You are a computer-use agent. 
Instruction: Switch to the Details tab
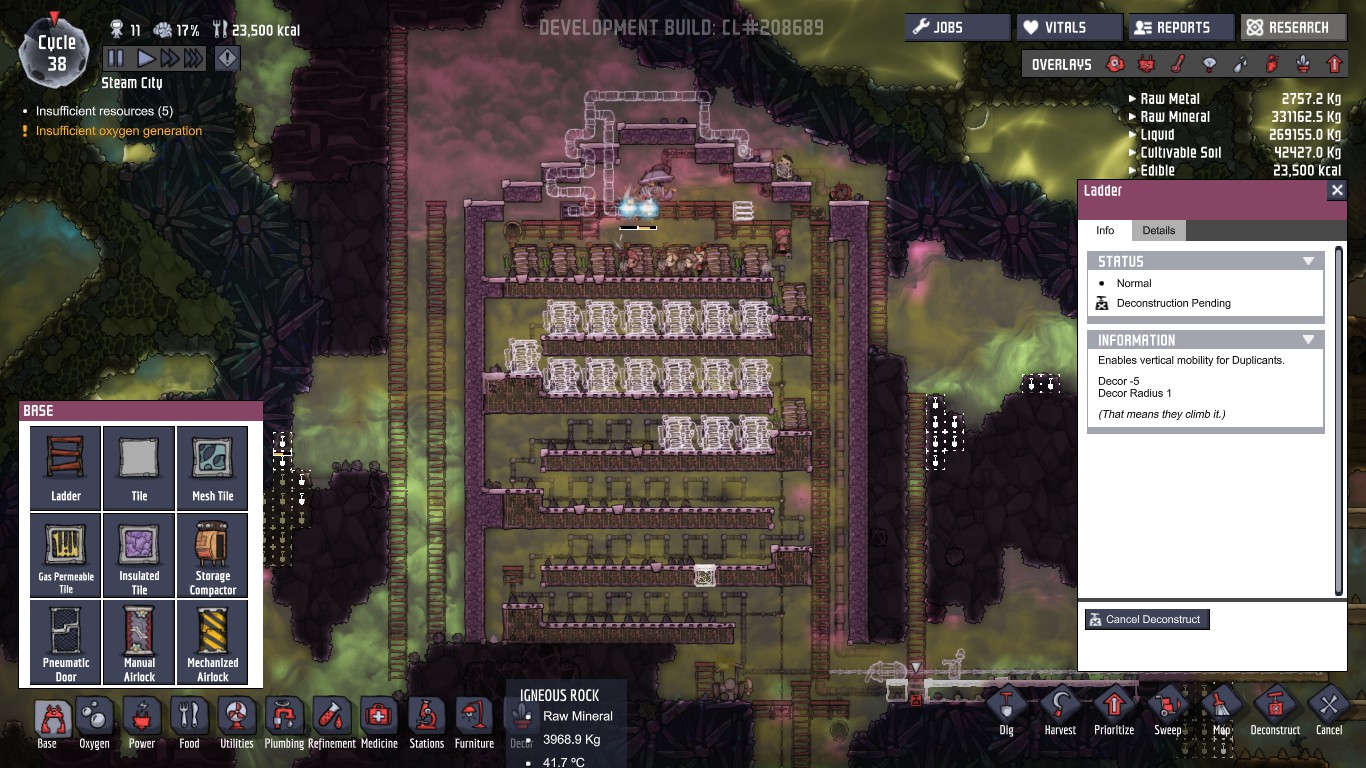tap(1158, 230)
